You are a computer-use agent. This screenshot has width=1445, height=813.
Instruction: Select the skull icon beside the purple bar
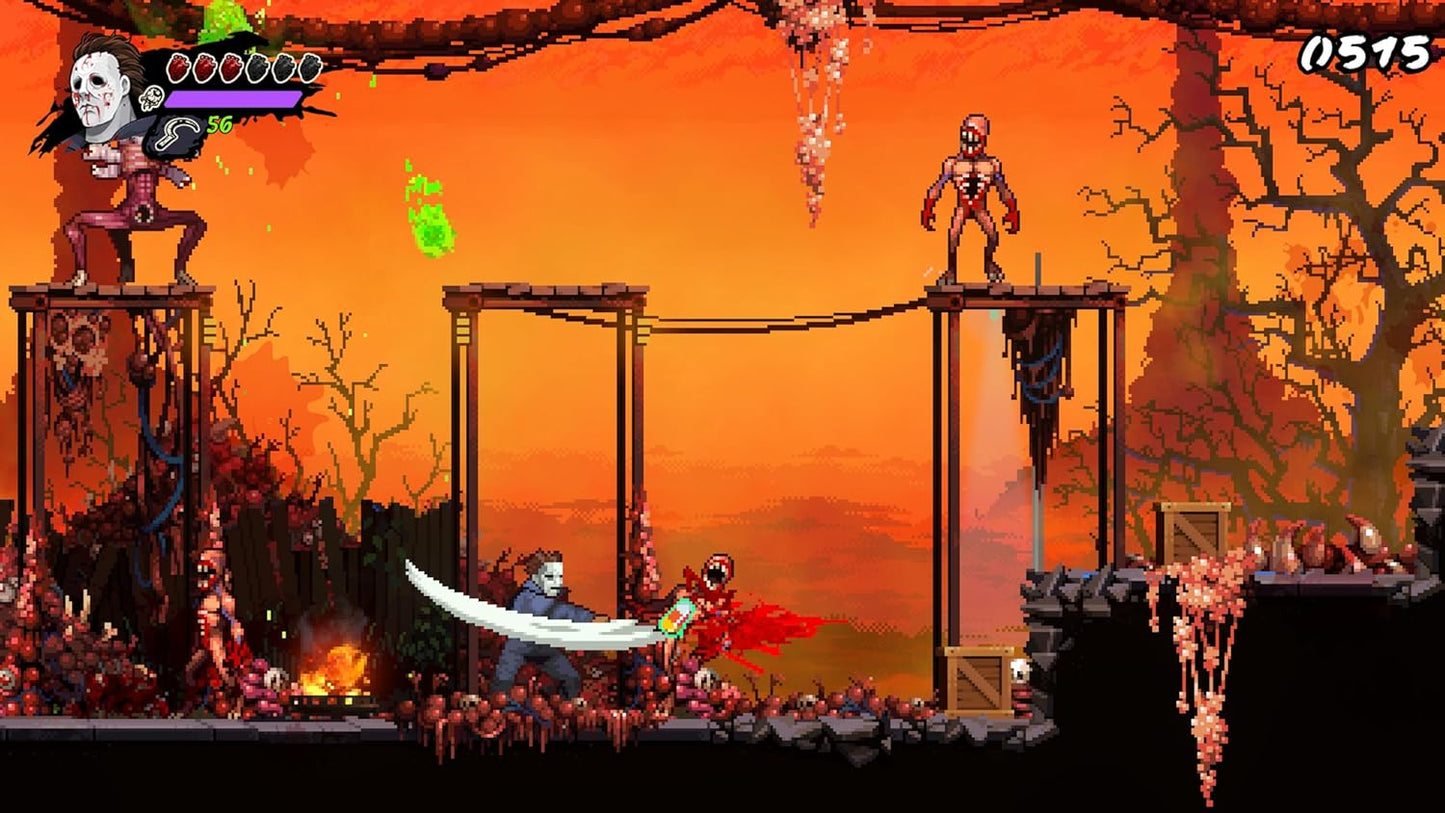click(x=151, y=97)
